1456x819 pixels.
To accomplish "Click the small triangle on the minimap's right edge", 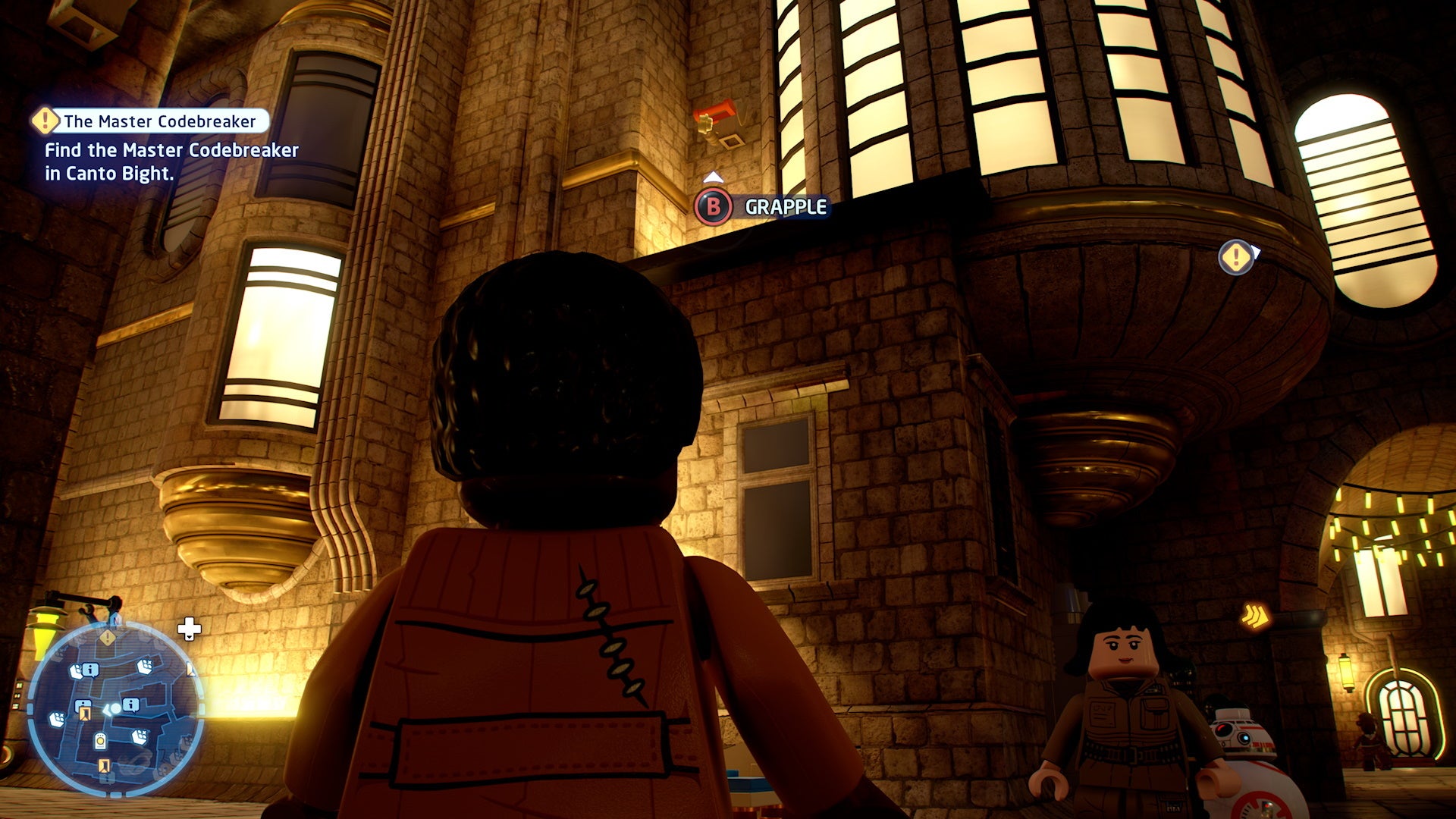I will (191, 670).
